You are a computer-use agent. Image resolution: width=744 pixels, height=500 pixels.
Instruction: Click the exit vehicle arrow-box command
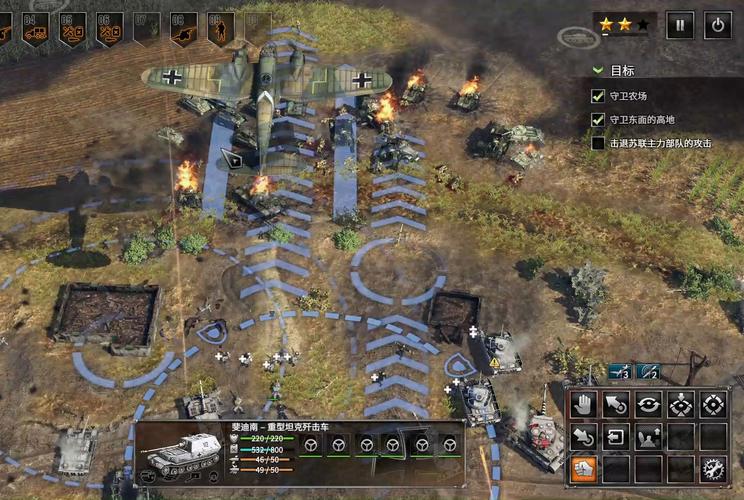[616, 436]
